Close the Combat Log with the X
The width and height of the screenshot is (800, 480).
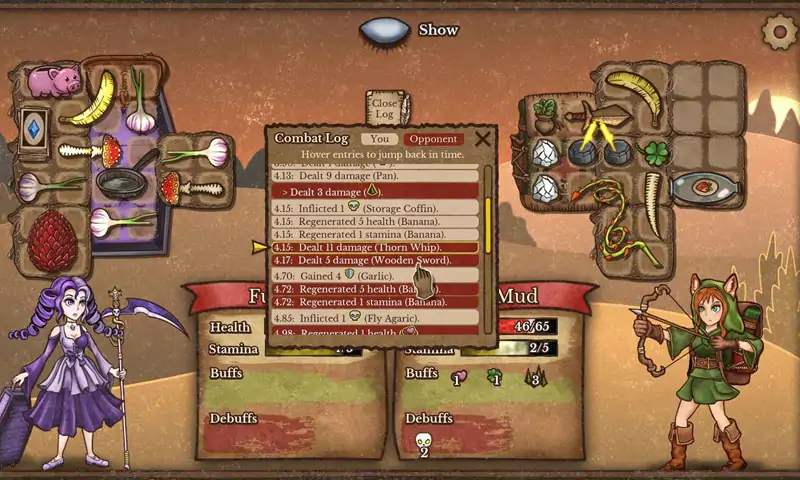pyautogui.click(x=482, y=139)
